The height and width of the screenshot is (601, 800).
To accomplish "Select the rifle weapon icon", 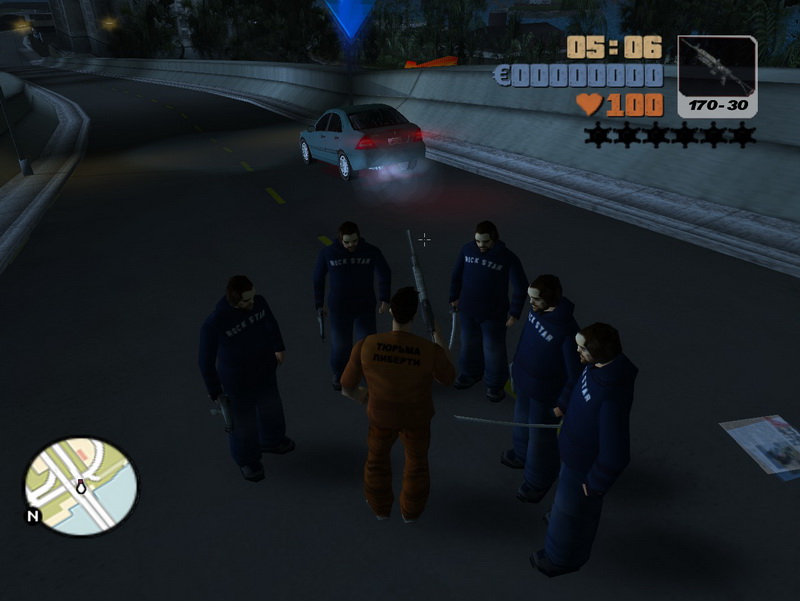I will [x=717, y=70].
